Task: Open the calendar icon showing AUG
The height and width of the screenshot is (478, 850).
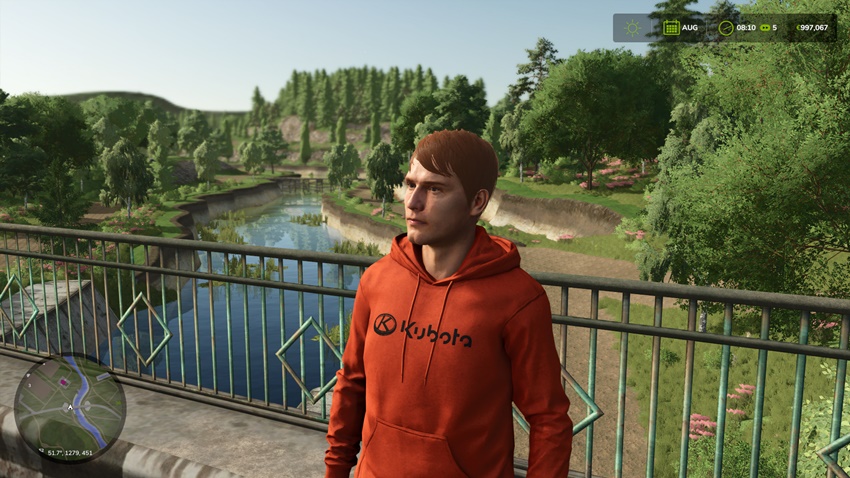Action: tap(671, 28)
